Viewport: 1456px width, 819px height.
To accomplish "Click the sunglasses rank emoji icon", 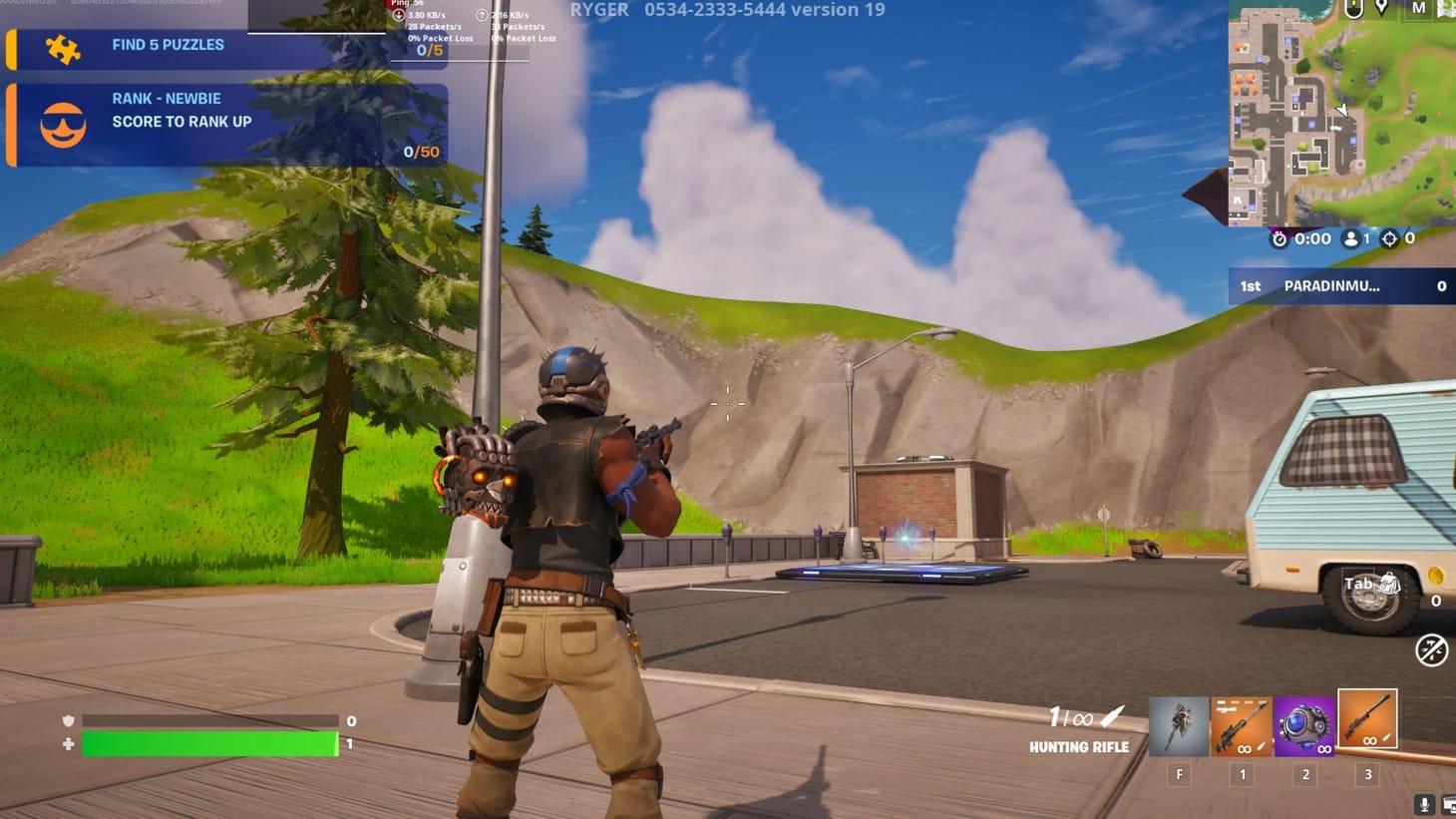I will [62, 124].
